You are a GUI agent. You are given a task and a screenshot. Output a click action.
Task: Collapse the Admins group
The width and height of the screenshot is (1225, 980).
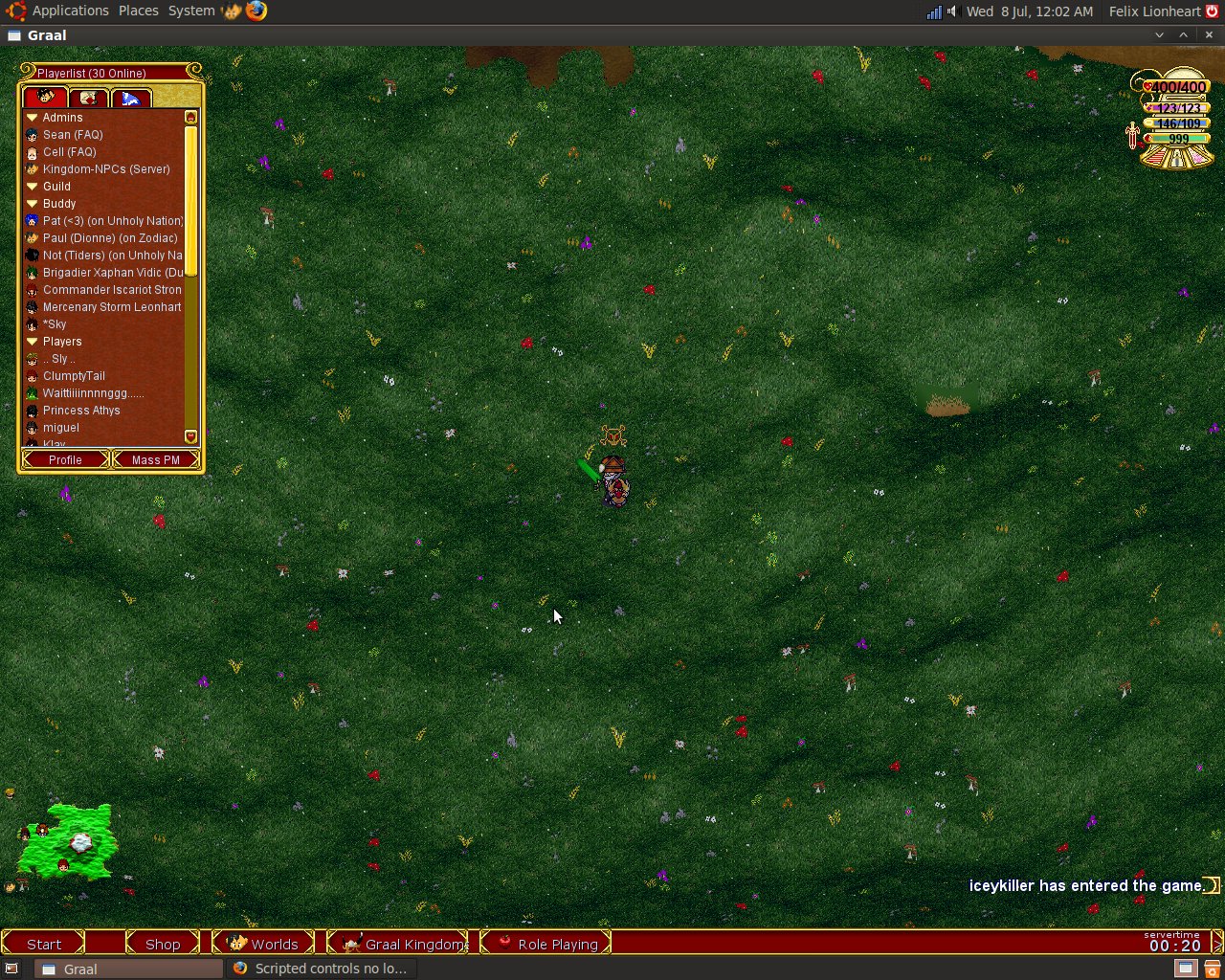coord(32,118)
